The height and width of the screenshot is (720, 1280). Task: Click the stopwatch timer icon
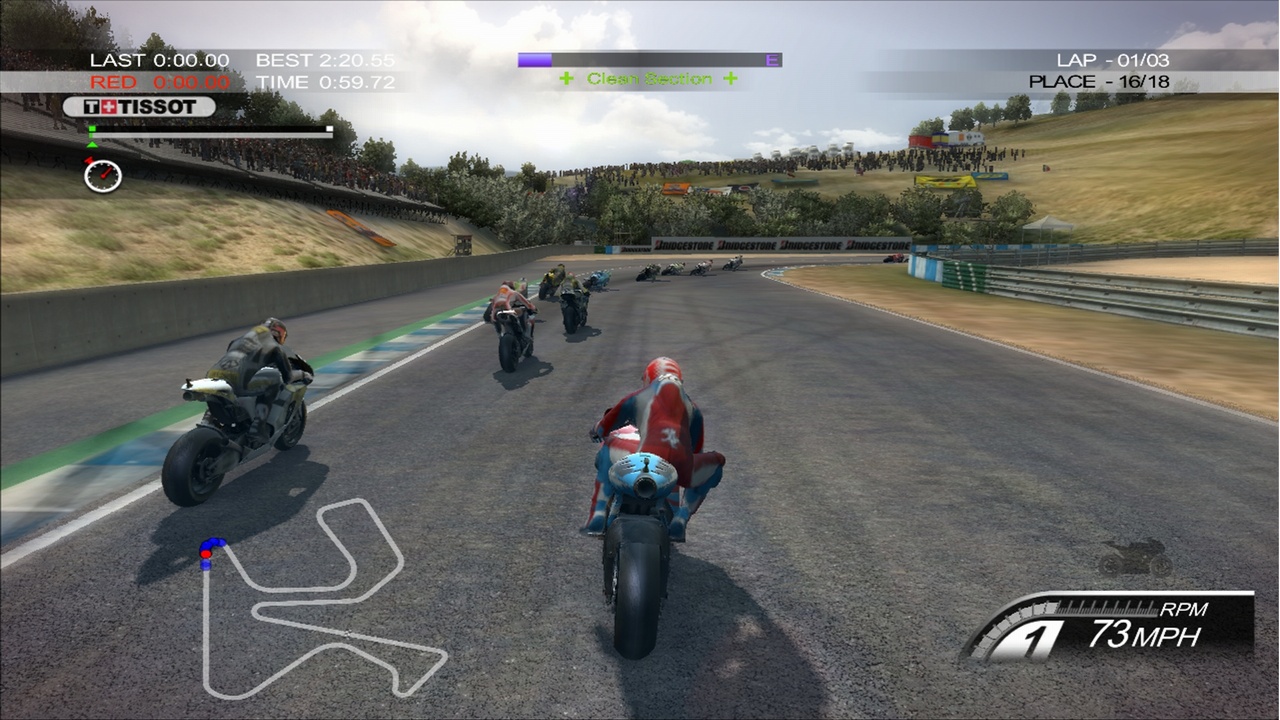(104, 176)
